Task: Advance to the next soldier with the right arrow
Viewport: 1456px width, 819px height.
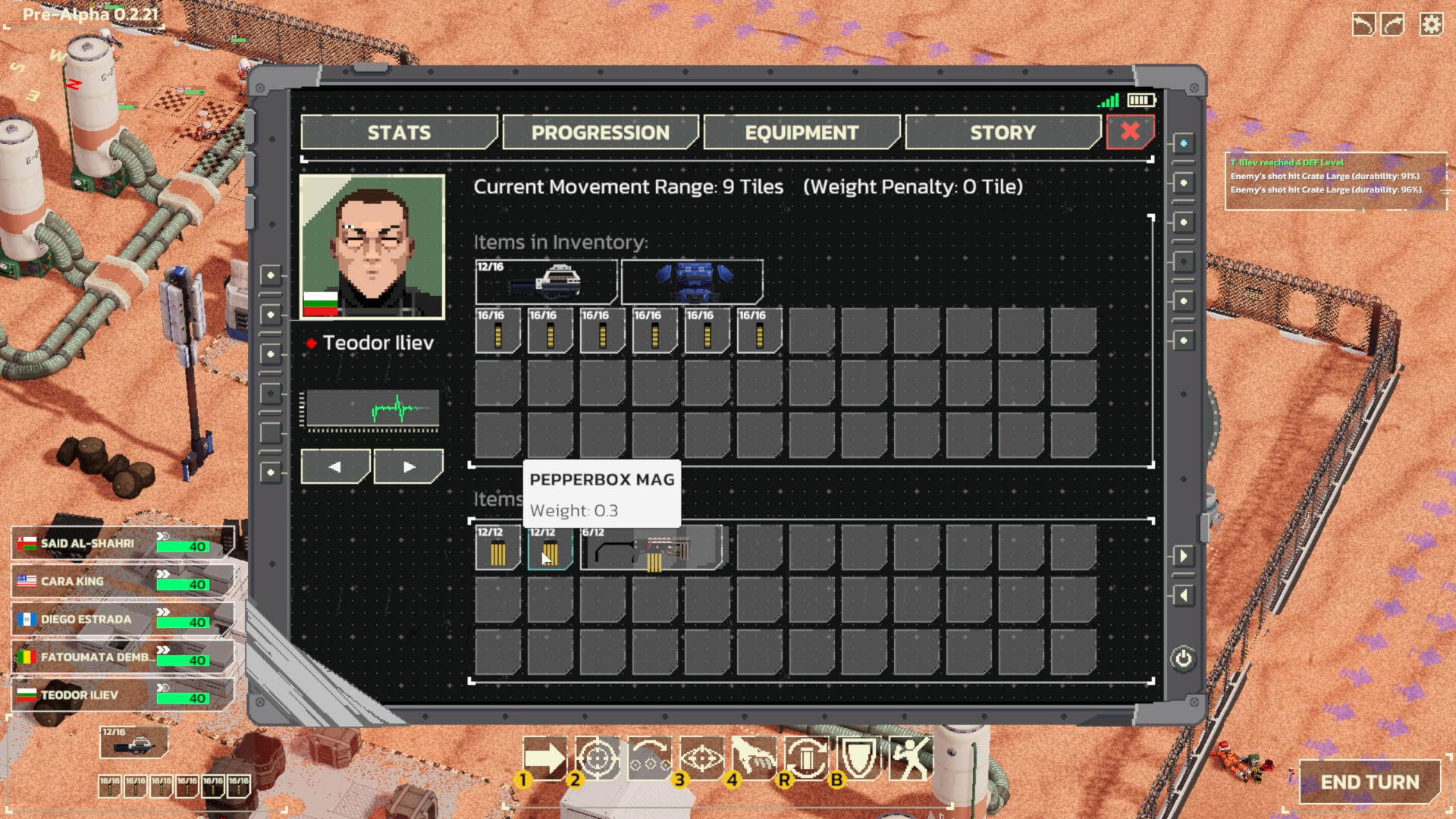Action: (408, 466)
